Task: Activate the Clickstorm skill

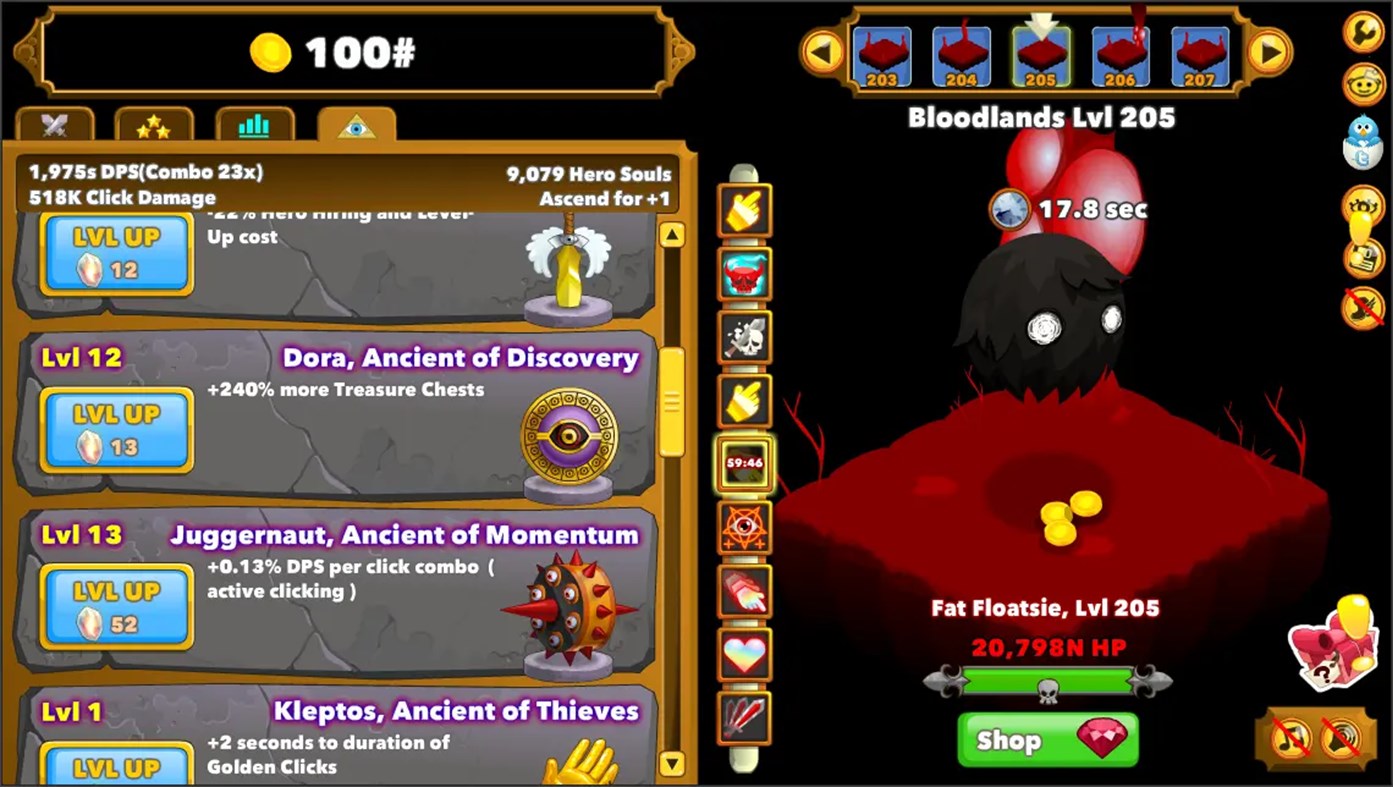Action: click(x=744, y=210)
